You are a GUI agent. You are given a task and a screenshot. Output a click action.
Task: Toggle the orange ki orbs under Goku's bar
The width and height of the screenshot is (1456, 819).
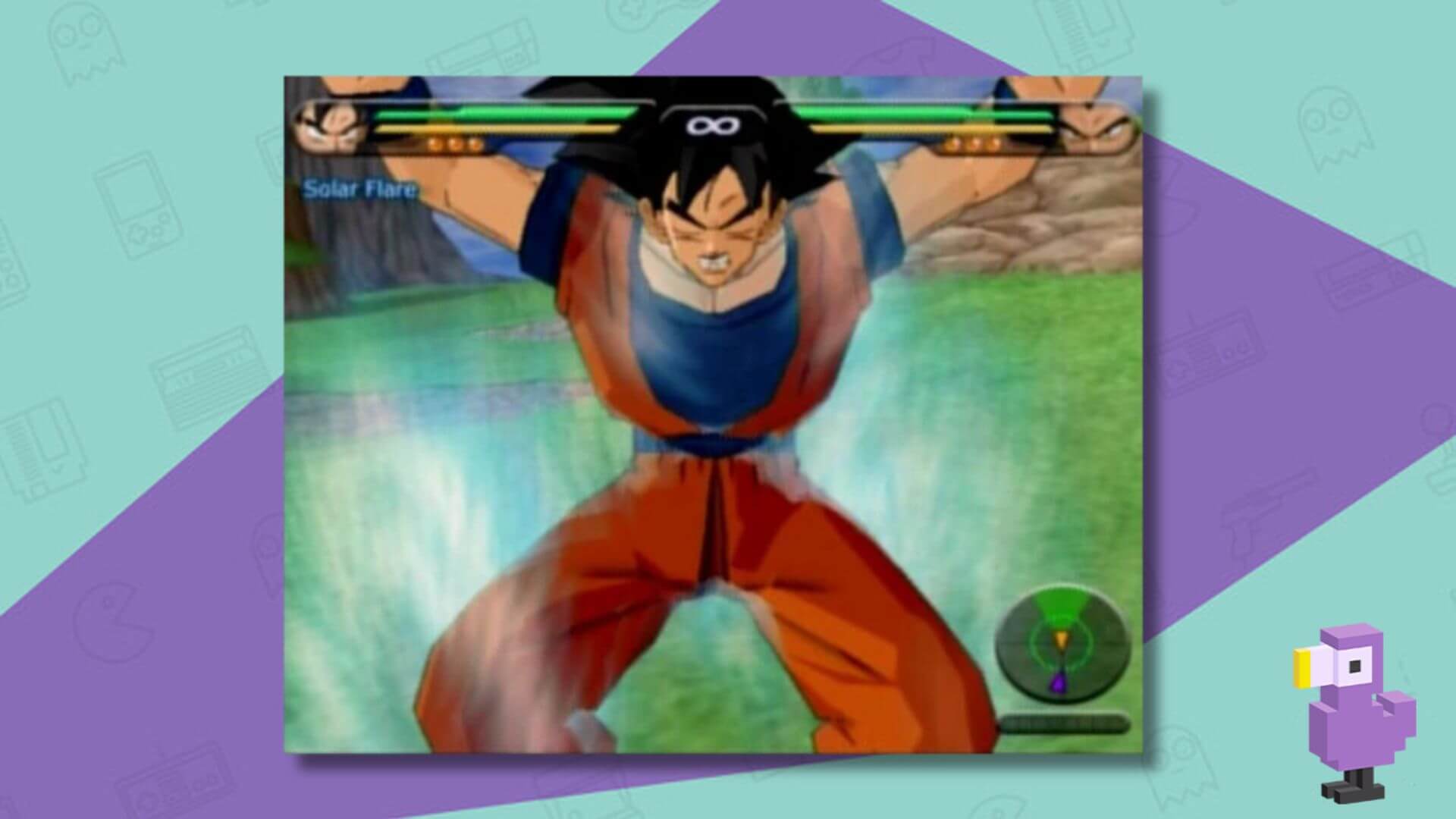tap(453, 143)
